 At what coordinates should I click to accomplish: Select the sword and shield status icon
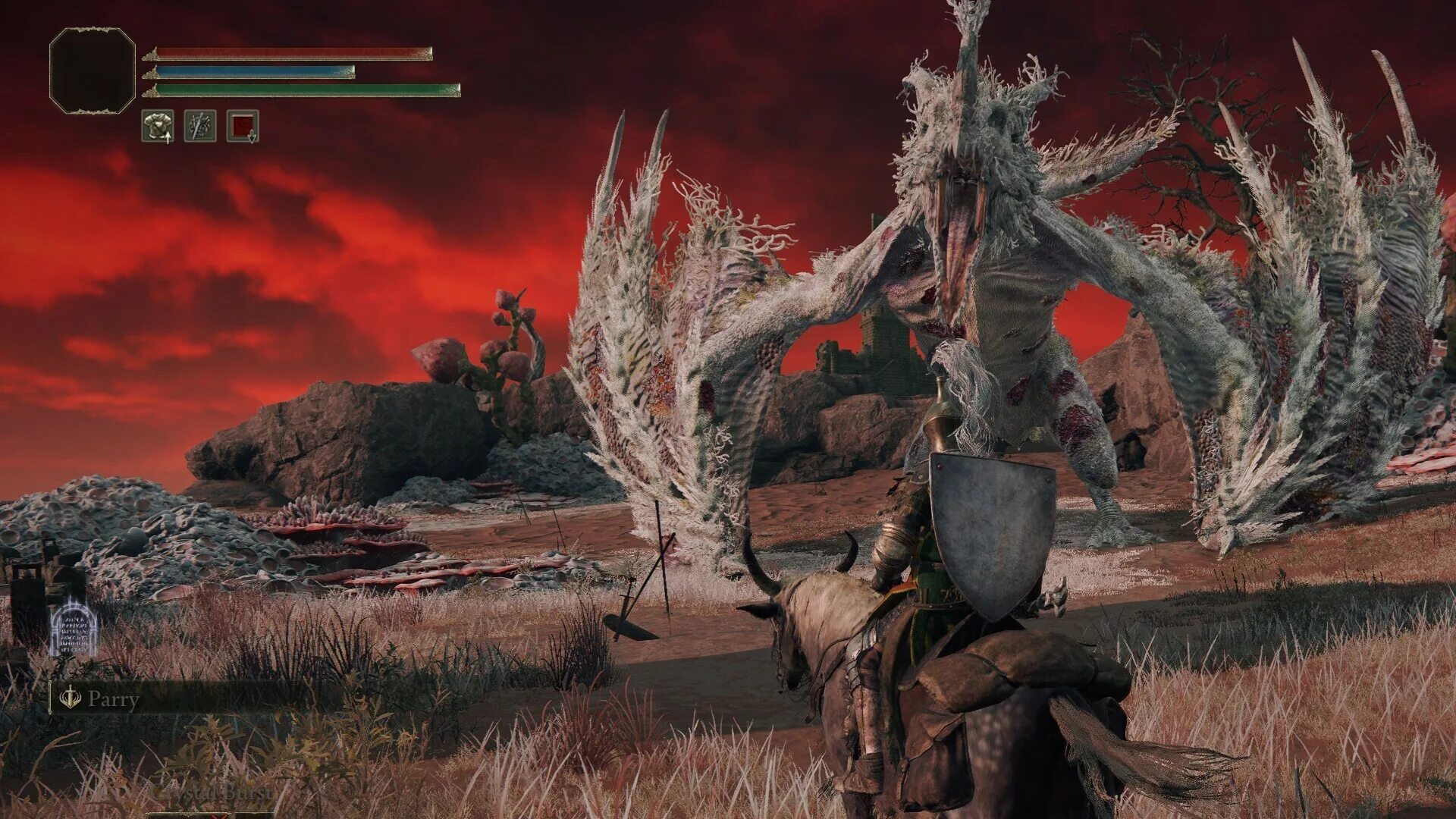click(x=200, y=126)
